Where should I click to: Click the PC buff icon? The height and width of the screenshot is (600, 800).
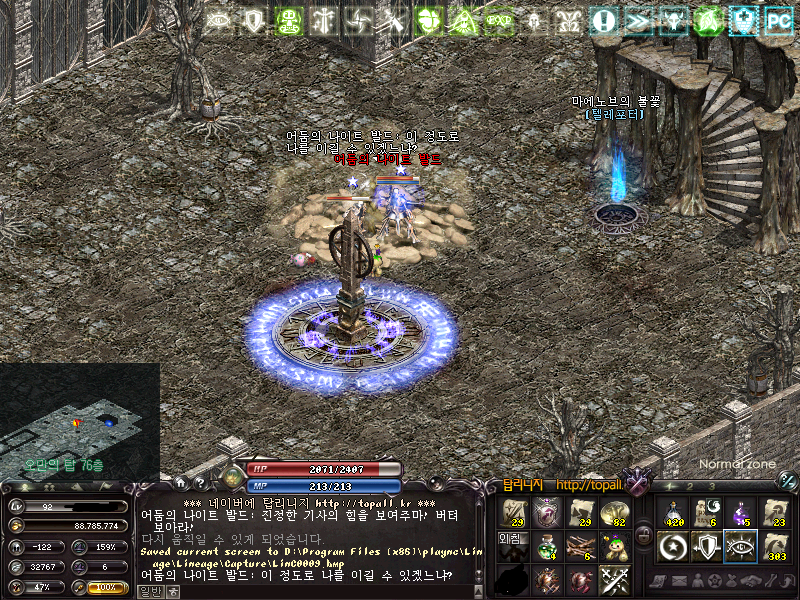tap(777, 20)
